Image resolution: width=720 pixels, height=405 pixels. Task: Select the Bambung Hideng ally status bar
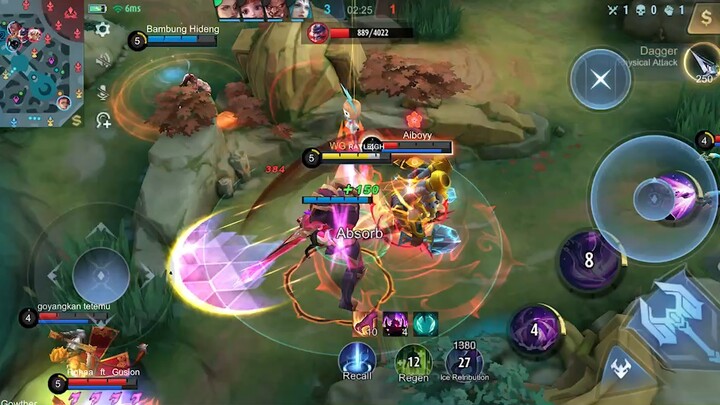click(180, 37)
